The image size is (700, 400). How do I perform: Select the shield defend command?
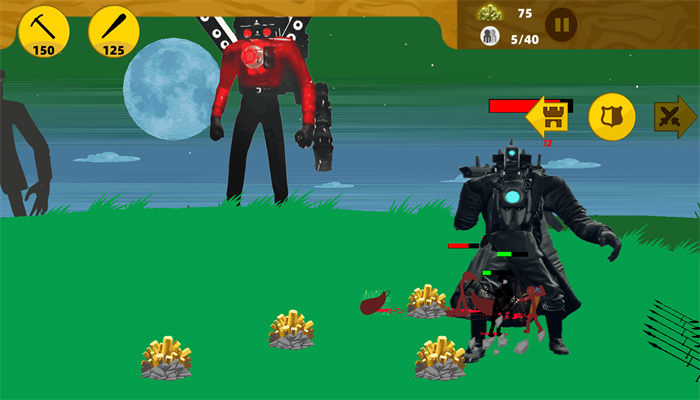tap(612, 118)
